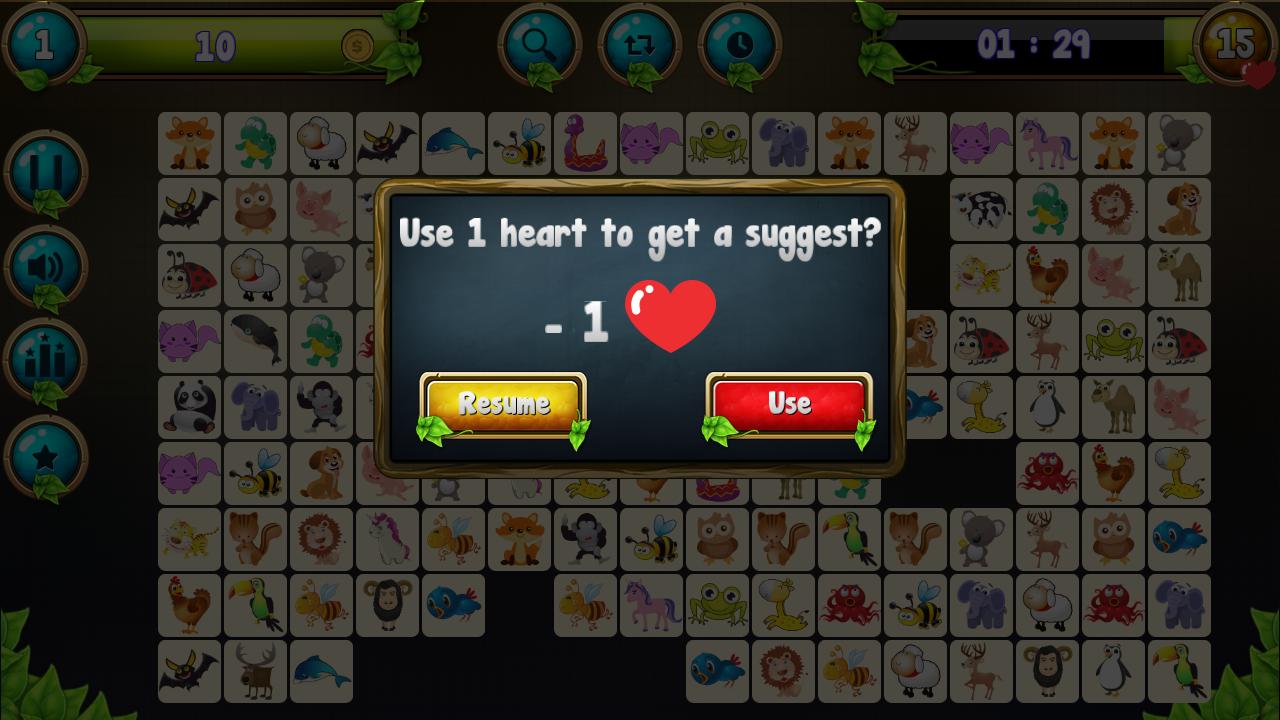Click the star rating button
The image size is (1280, 720).
[46, 458]
